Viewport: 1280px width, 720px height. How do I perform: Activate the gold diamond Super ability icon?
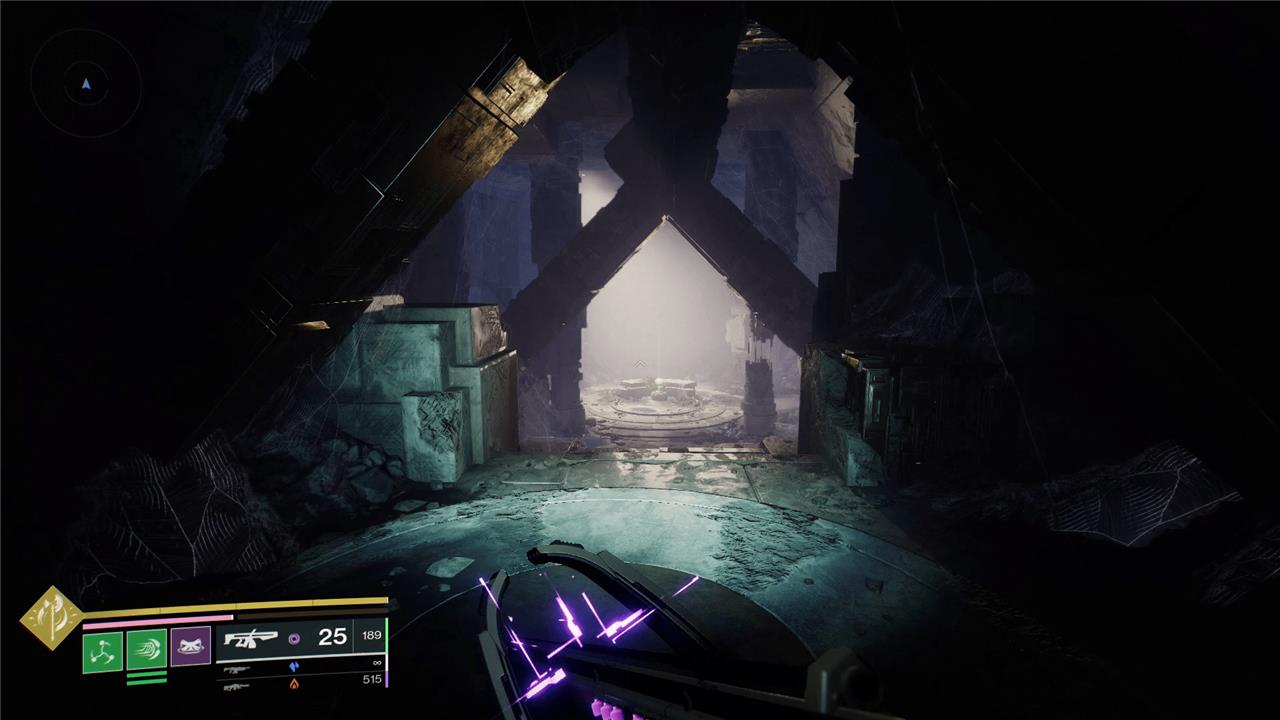coord(51,617)
